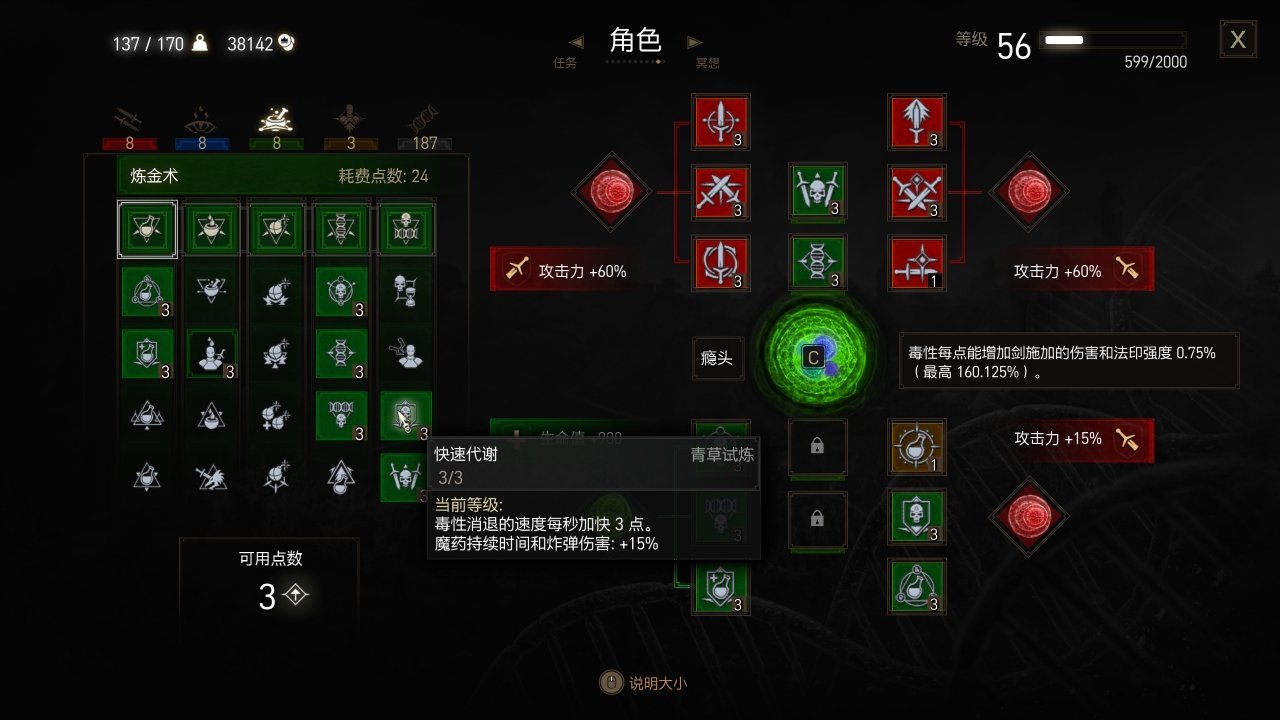Select the highlighted potion flask skill in alchemy tree
Image resolution: width=1280 pixels, height=720 pixels.
146,229
